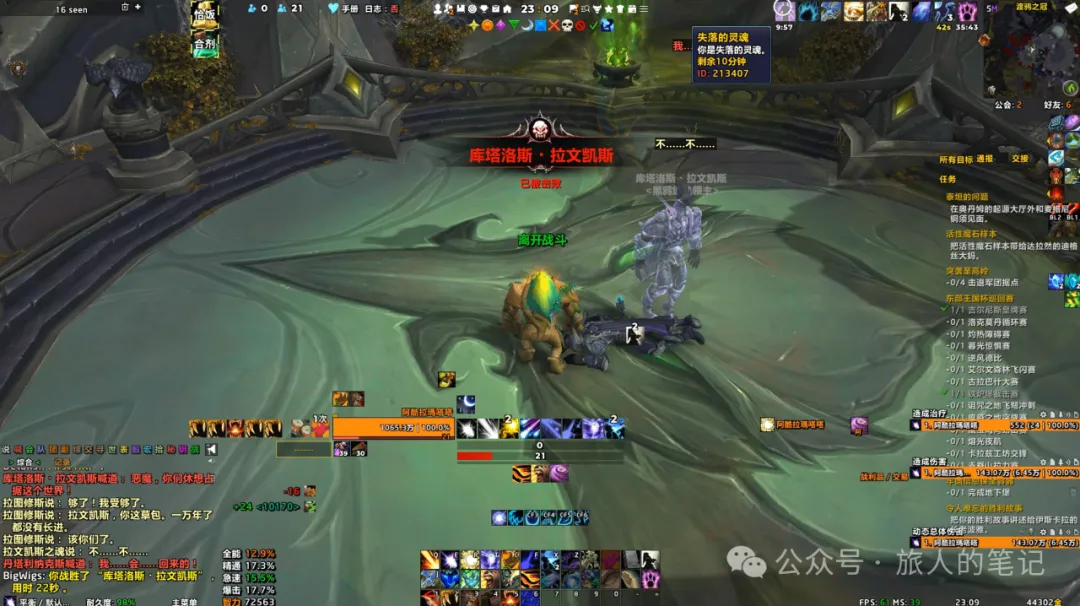Image resolution: width=1080 pixels, height=606 pixels.
Task: Open the 活性魔石样本 quest entry
Action: 973,233
